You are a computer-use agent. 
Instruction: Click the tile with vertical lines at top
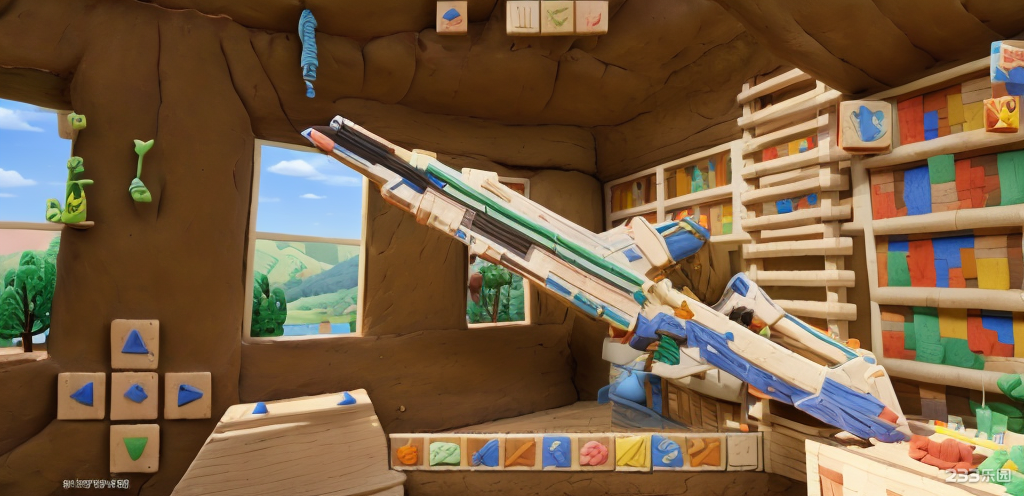pos(523,17)
